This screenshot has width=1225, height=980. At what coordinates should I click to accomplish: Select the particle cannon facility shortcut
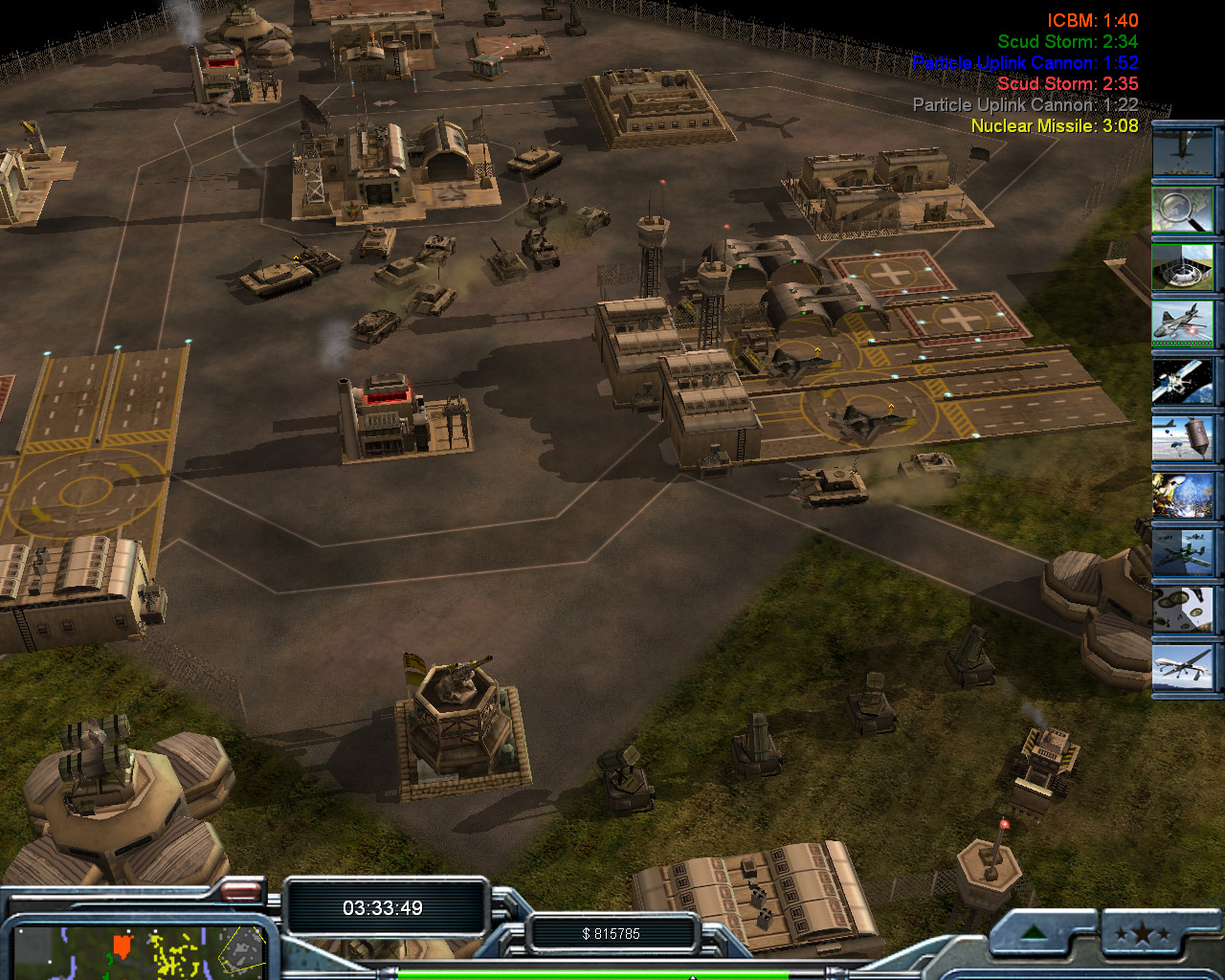[1183, 265]
